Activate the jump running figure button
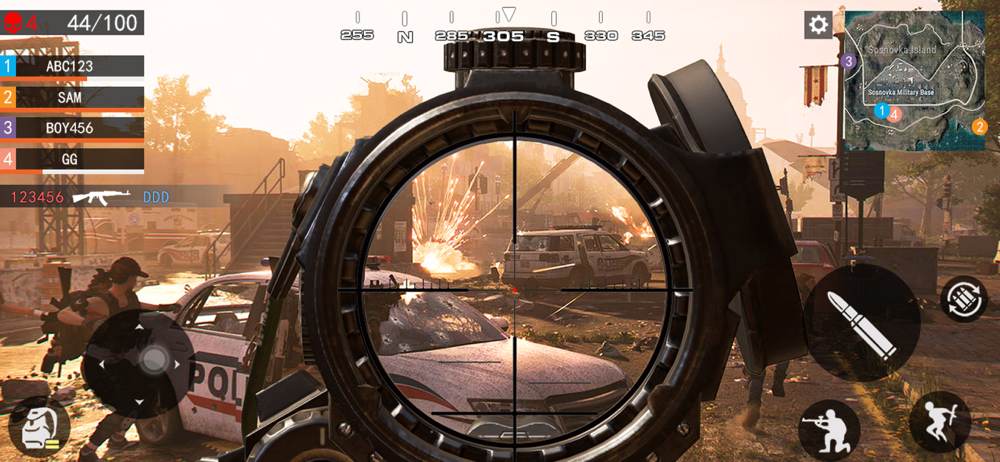The image size is (1000, 462). (939, 421)
